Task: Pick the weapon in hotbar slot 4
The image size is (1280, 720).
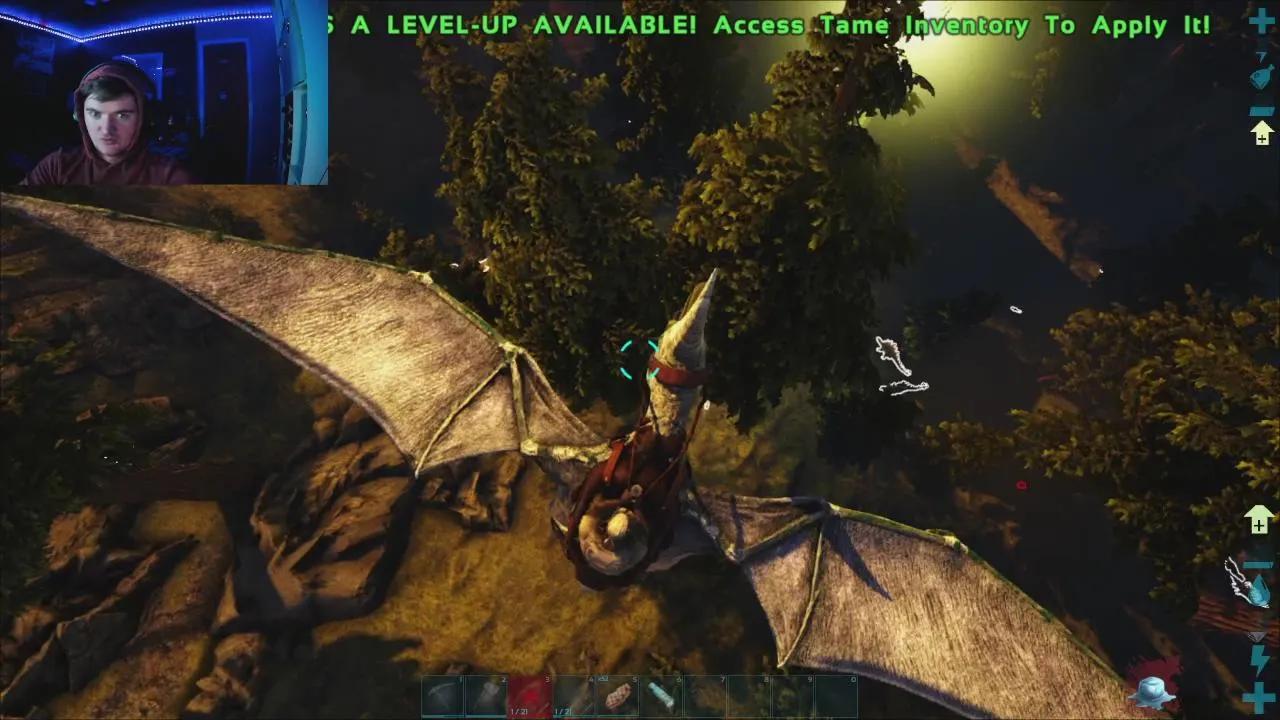Action: pyautogui.click(x=573, y=696)
